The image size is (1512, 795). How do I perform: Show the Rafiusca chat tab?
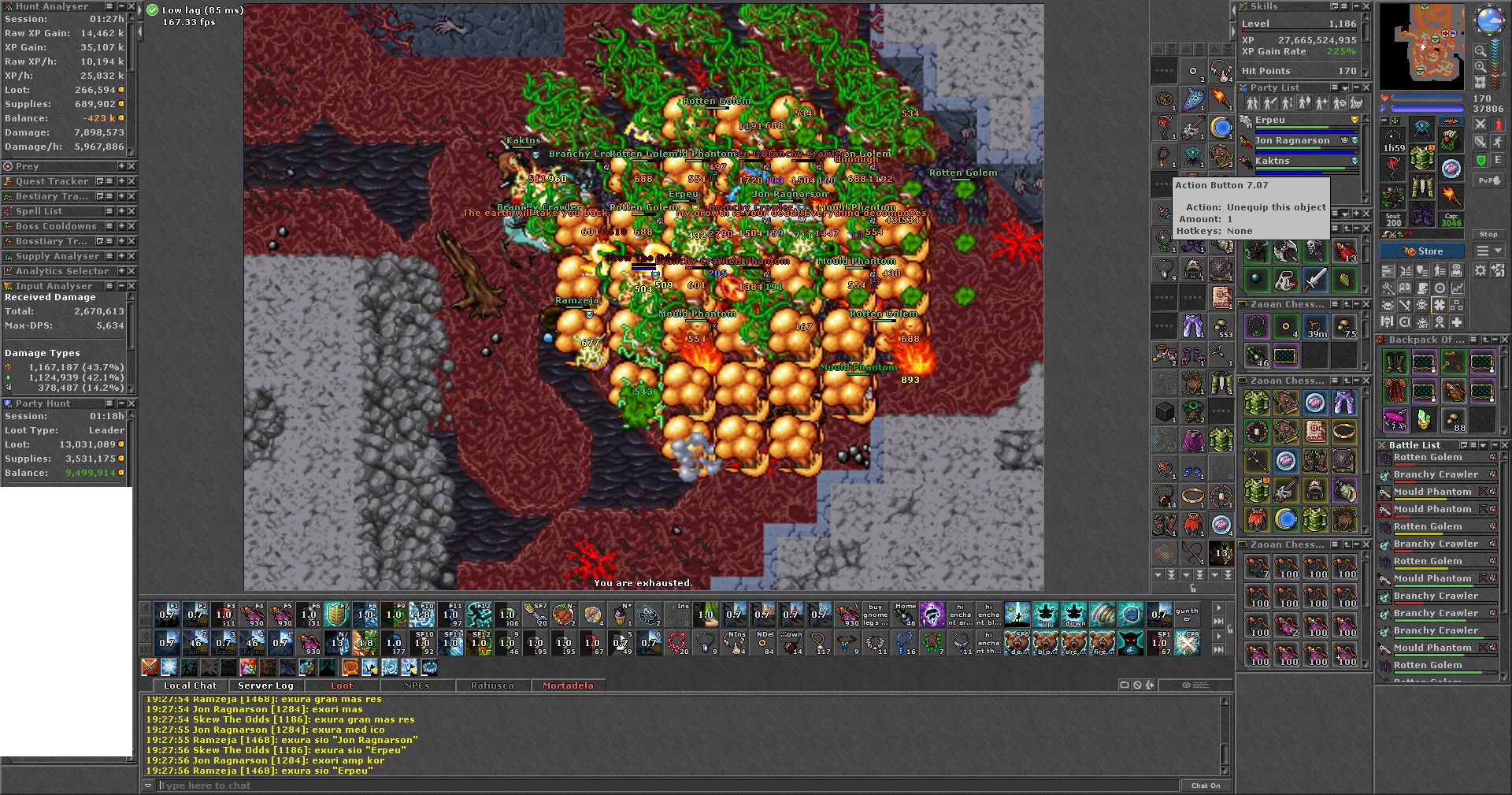pyautogui.click(x=492, y=685)
